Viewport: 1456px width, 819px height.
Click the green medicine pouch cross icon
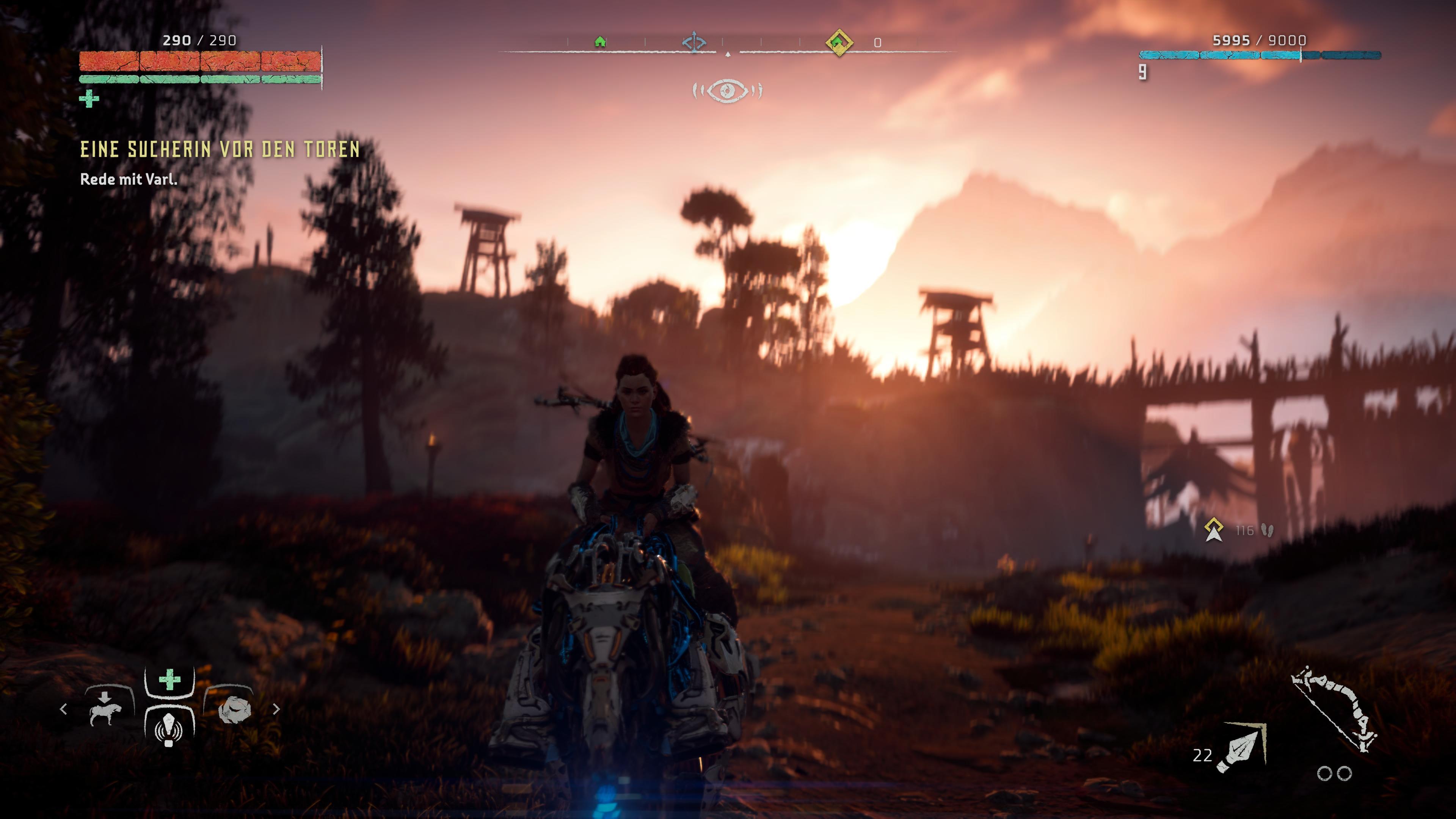[89, 99]
